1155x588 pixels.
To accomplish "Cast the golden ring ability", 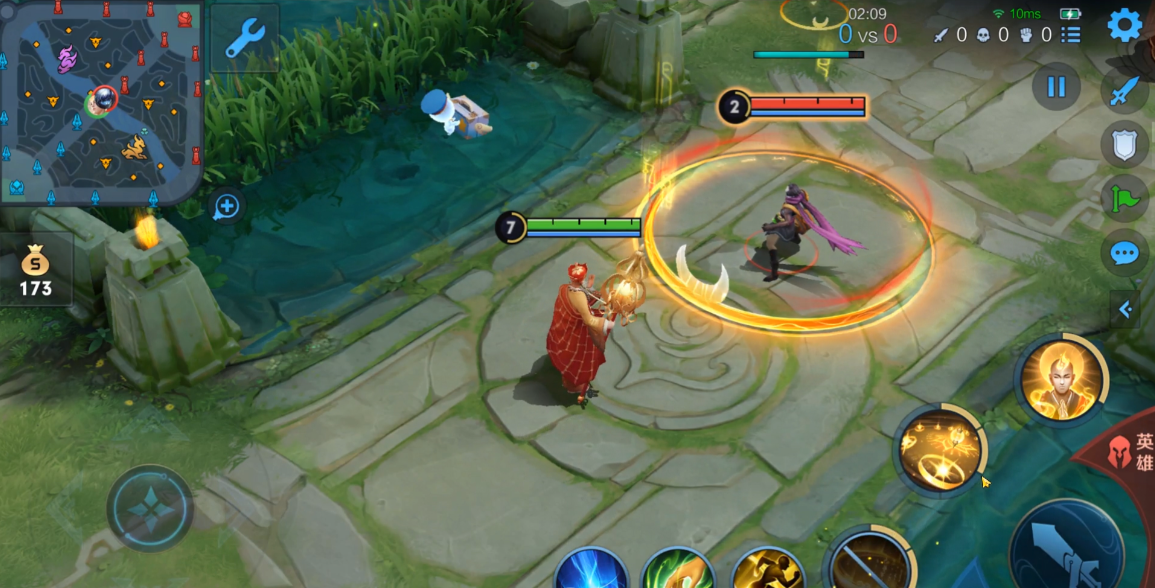I will [x=940, y=450].
